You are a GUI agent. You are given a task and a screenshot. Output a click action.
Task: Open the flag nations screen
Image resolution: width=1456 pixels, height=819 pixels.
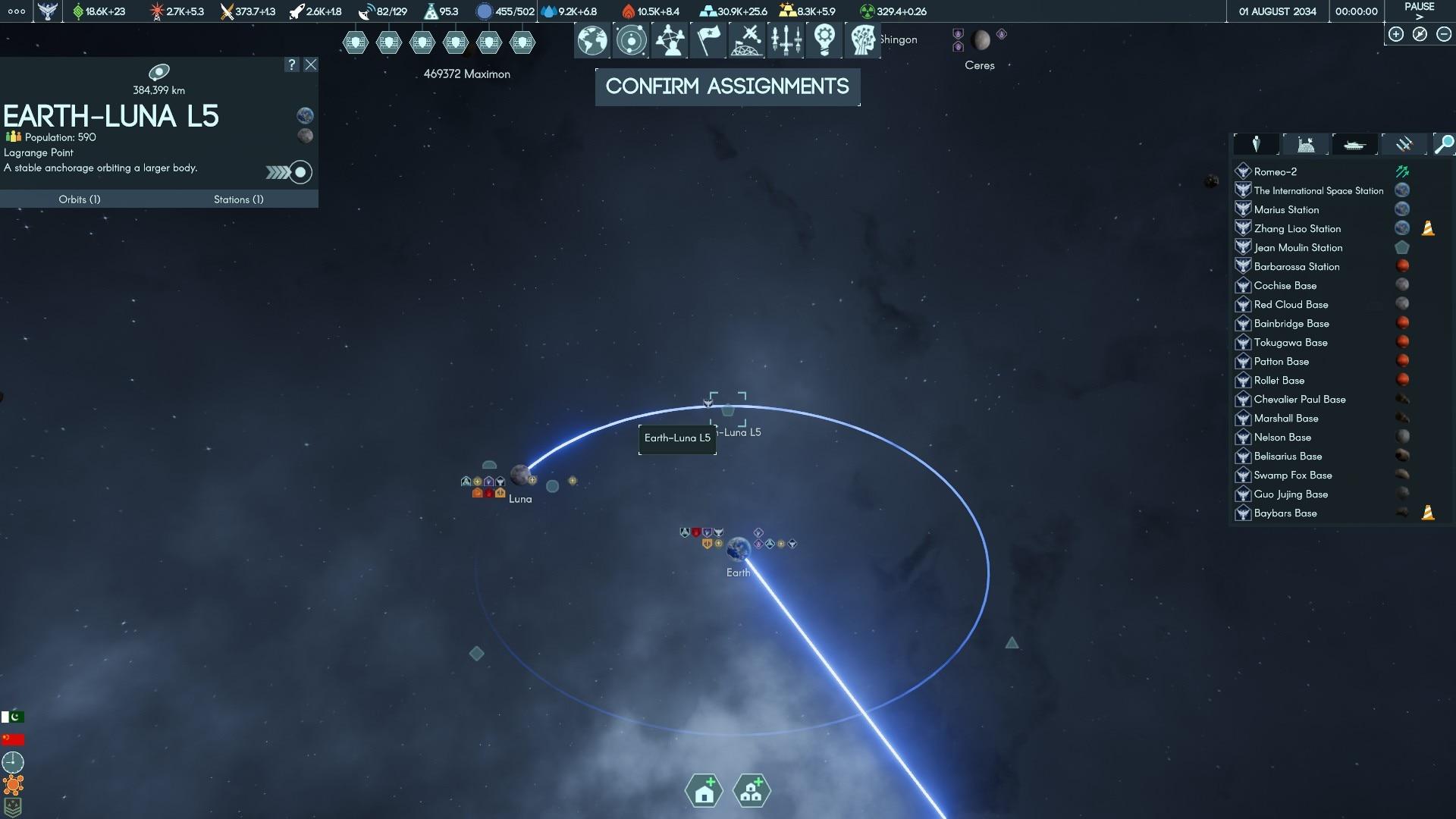click(708, 40)
